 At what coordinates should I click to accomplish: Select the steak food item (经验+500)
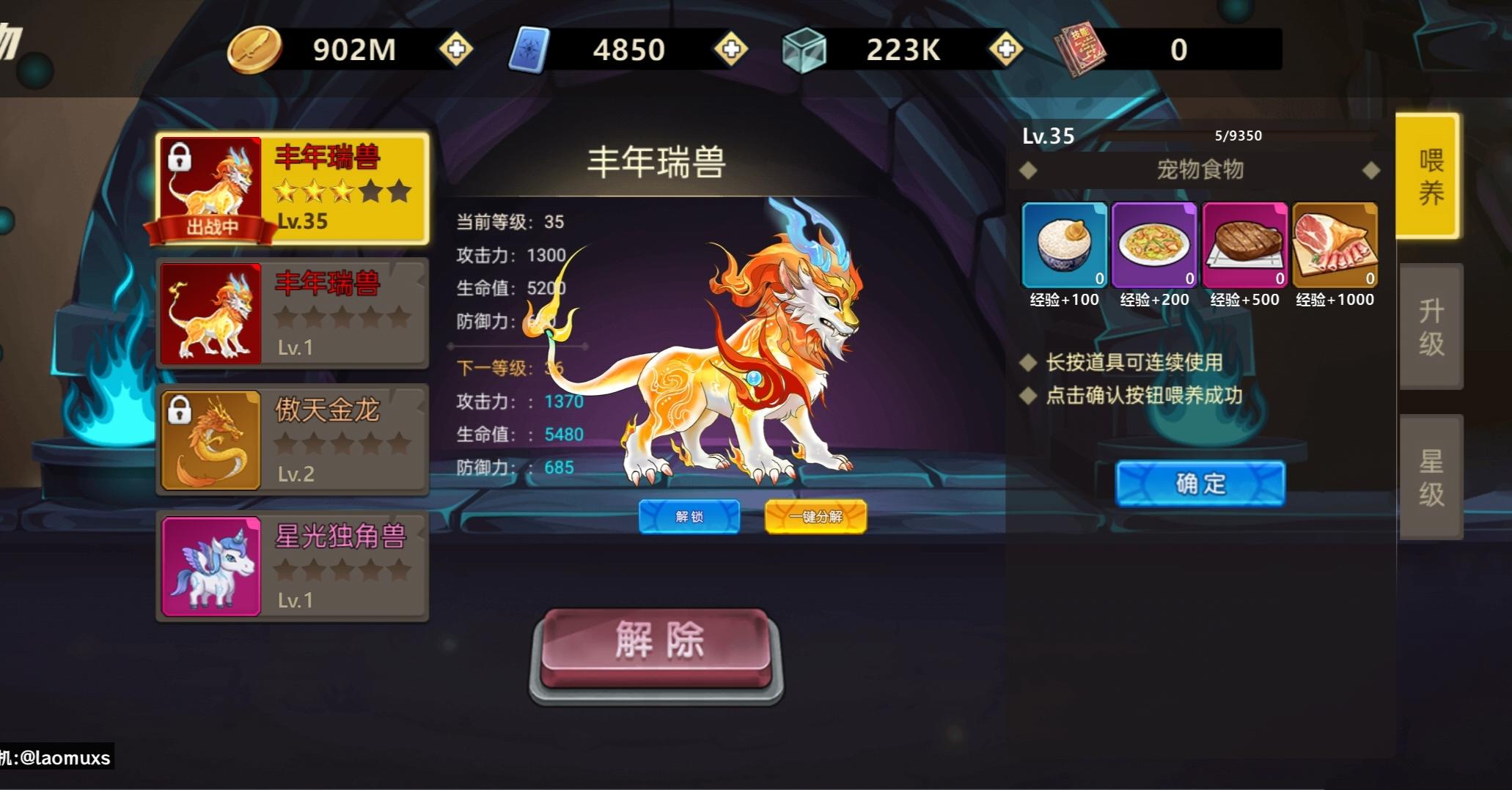coord(1244,246)
